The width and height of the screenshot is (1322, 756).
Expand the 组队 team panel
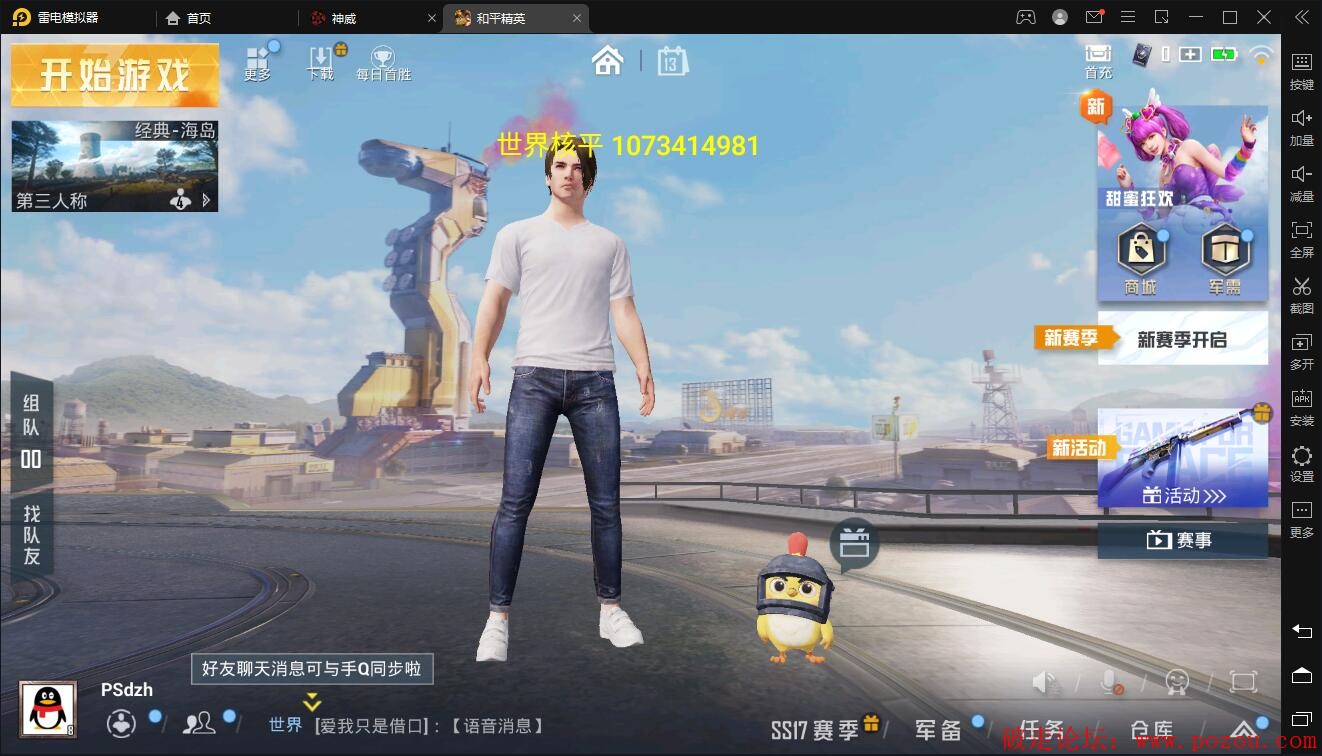(32, 430)
